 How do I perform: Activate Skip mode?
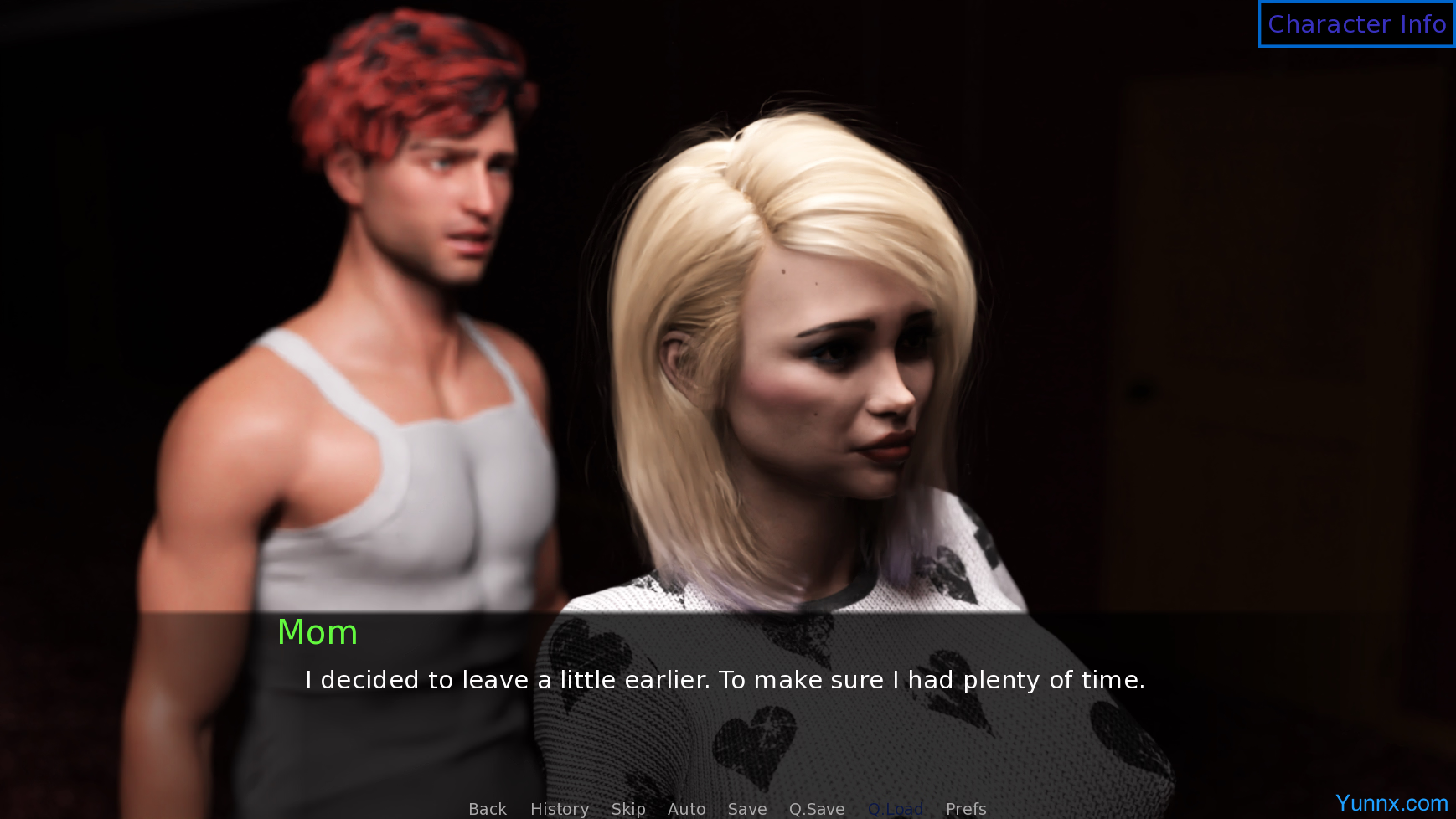[628, 809]
